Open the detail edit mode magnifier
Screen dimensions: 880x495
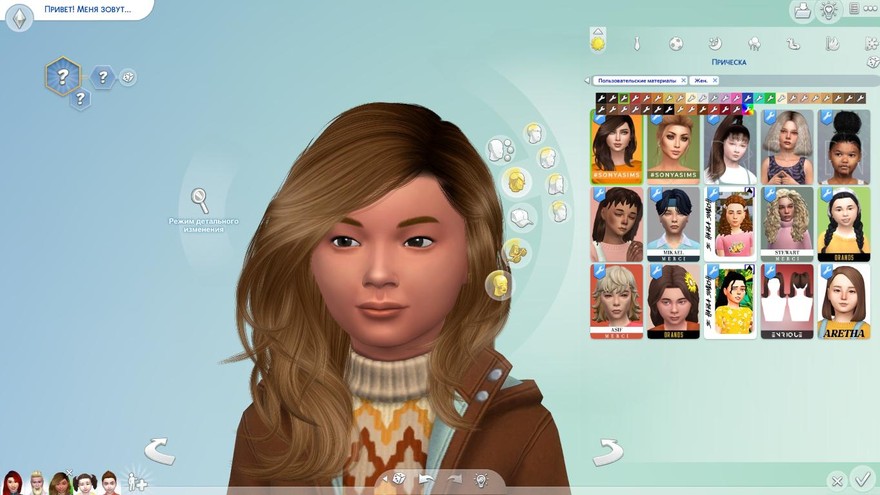tap(200, 199)
